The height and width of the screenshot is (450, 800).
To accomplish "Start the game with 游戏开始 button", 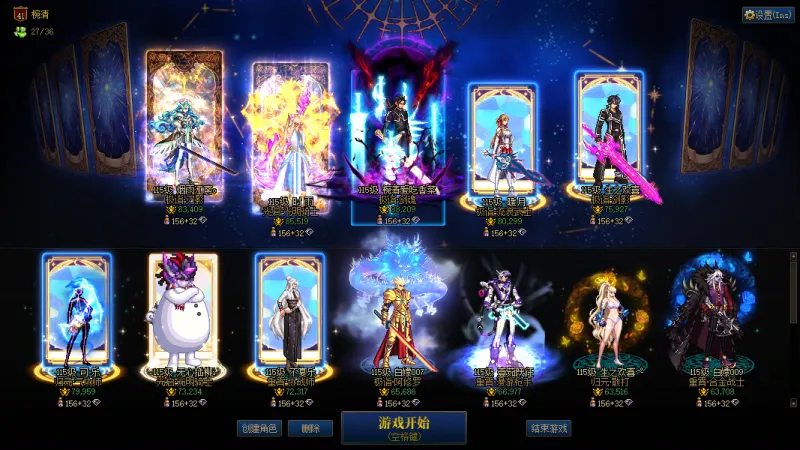I will [403, 427].
